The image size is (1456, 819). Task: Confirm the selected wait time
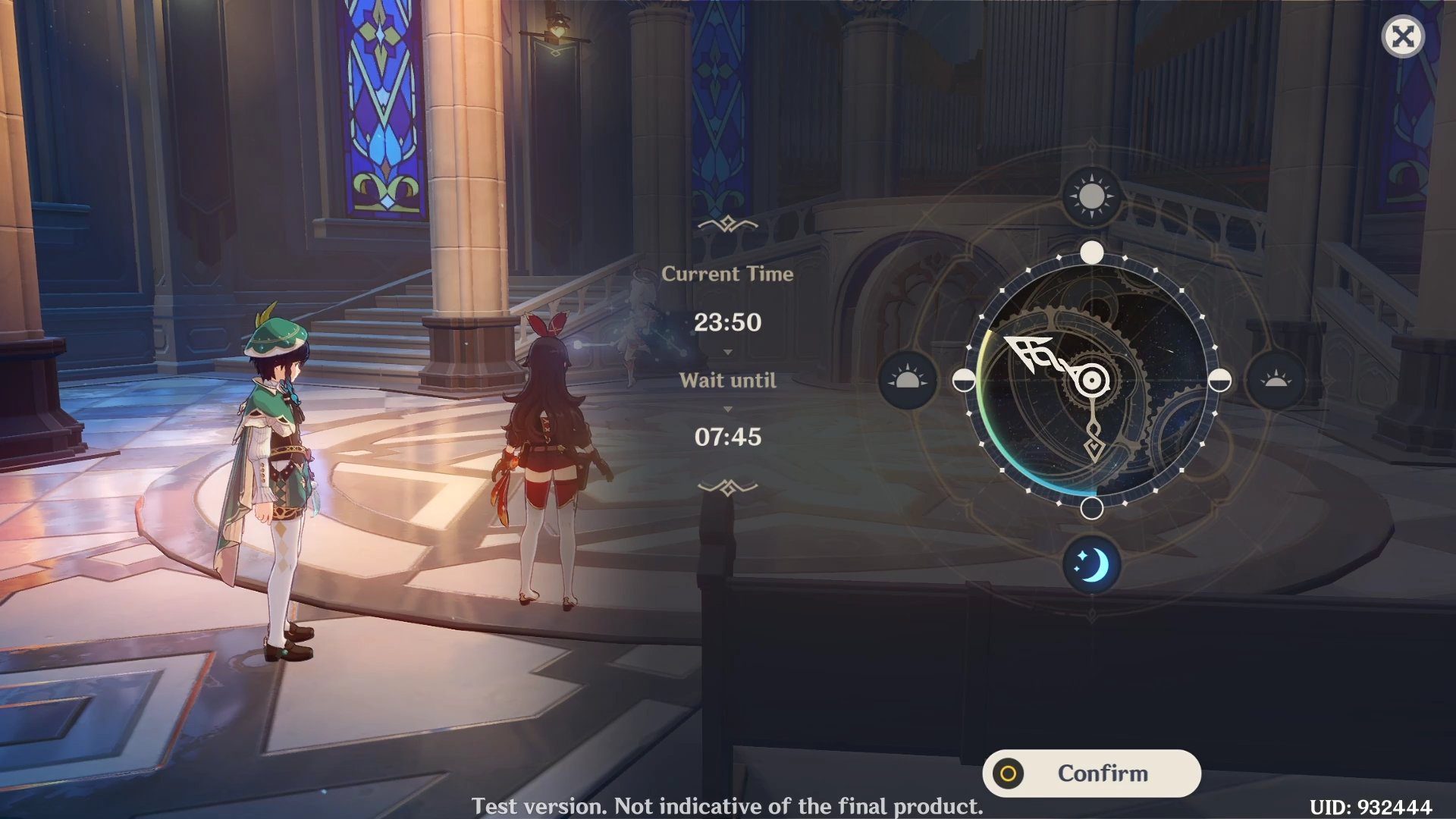coord(1091,773)
